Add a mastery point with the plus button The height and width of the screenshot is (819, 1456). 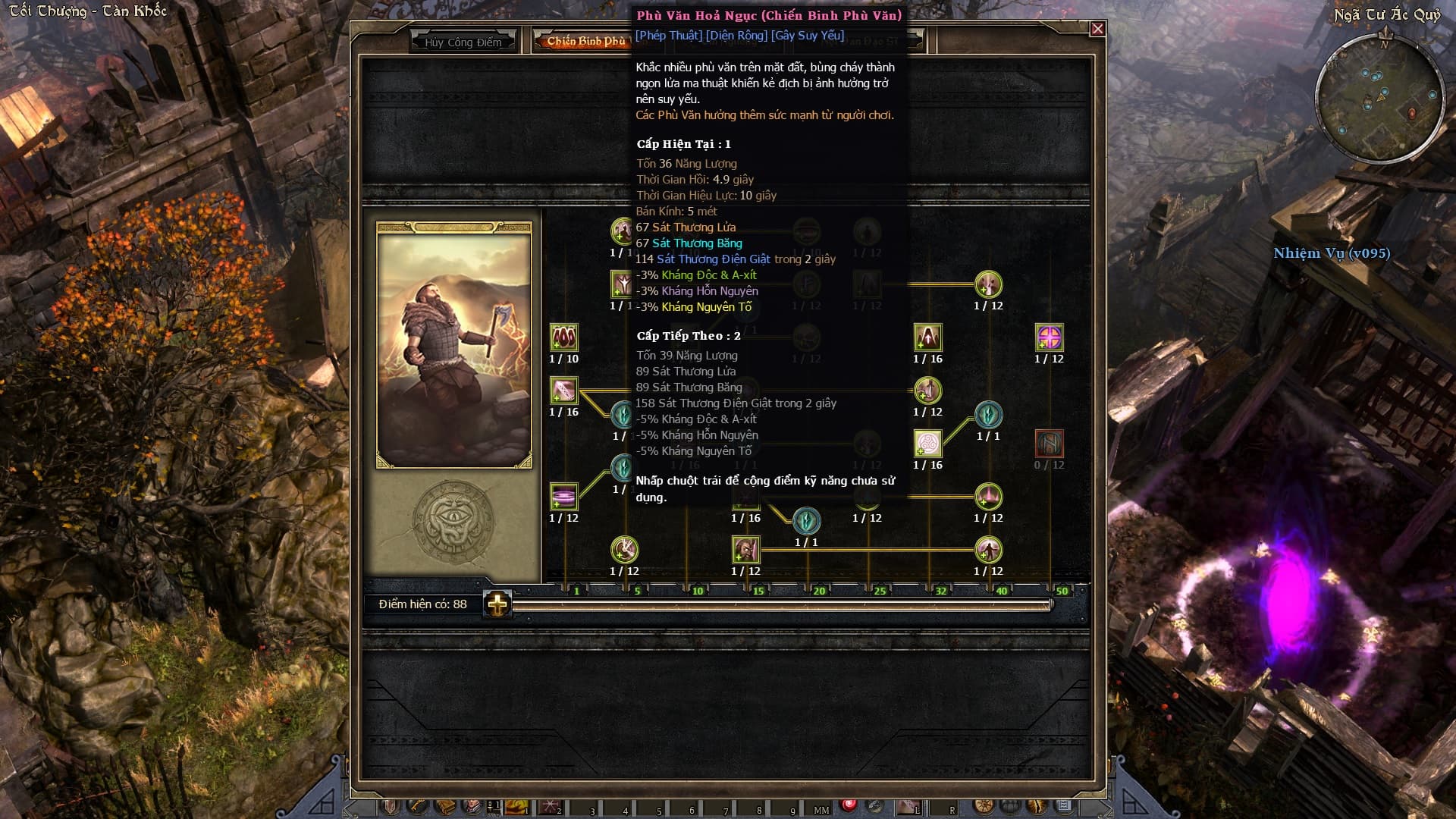click(497, 604)
